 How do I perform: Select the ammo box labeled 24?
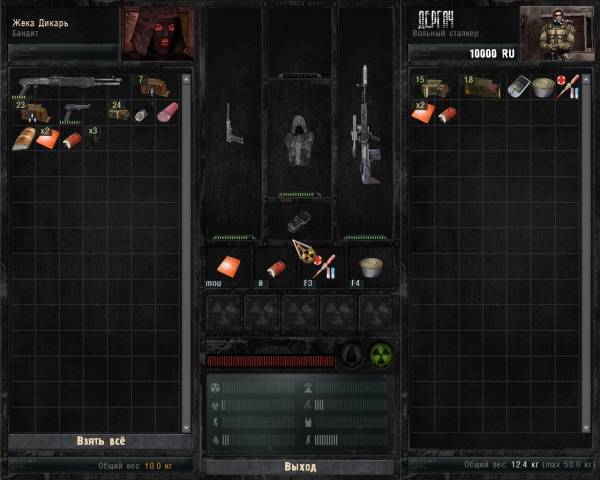coord(120,111)
